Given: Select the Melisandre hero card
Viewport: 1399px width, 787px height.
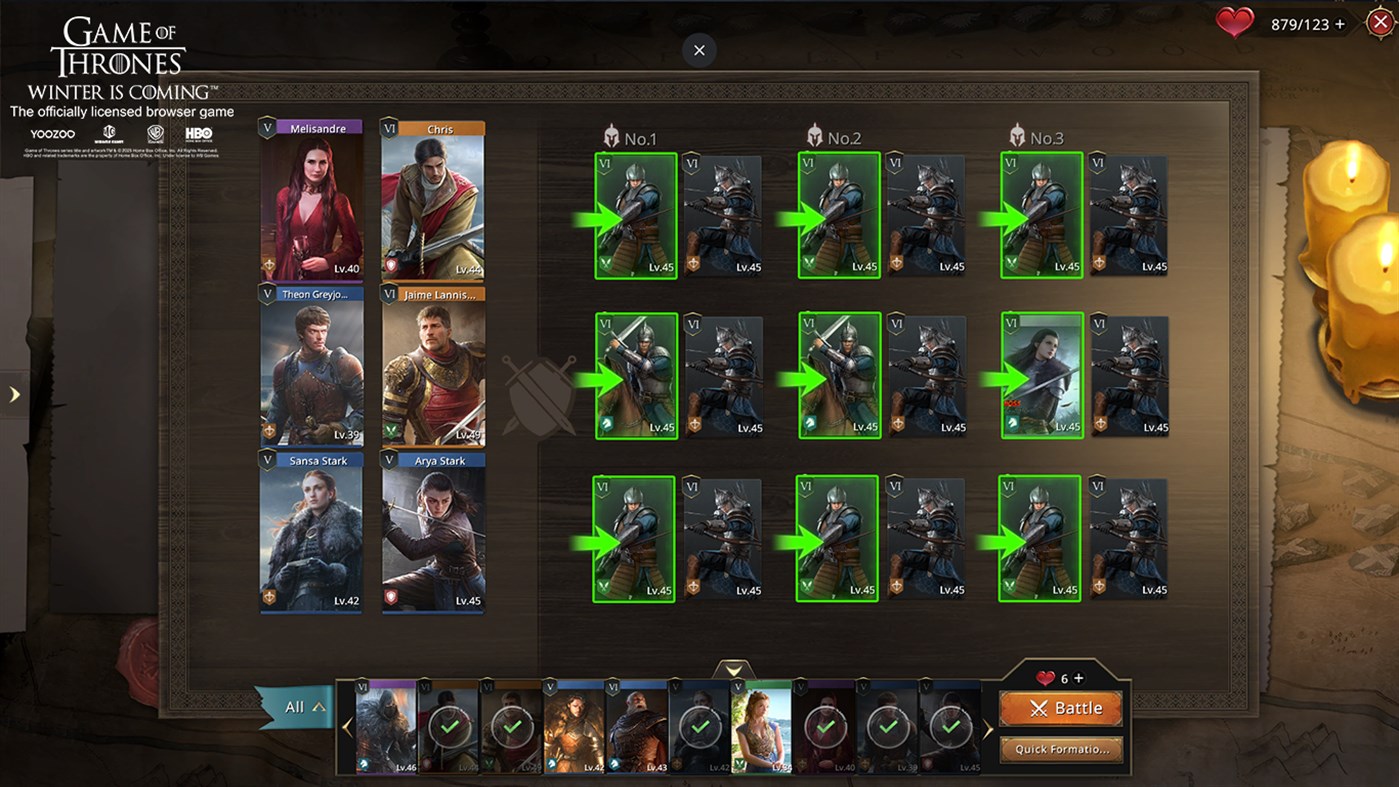Looking at the screenshot, I should pyautogui.click(x=311, y=200).
